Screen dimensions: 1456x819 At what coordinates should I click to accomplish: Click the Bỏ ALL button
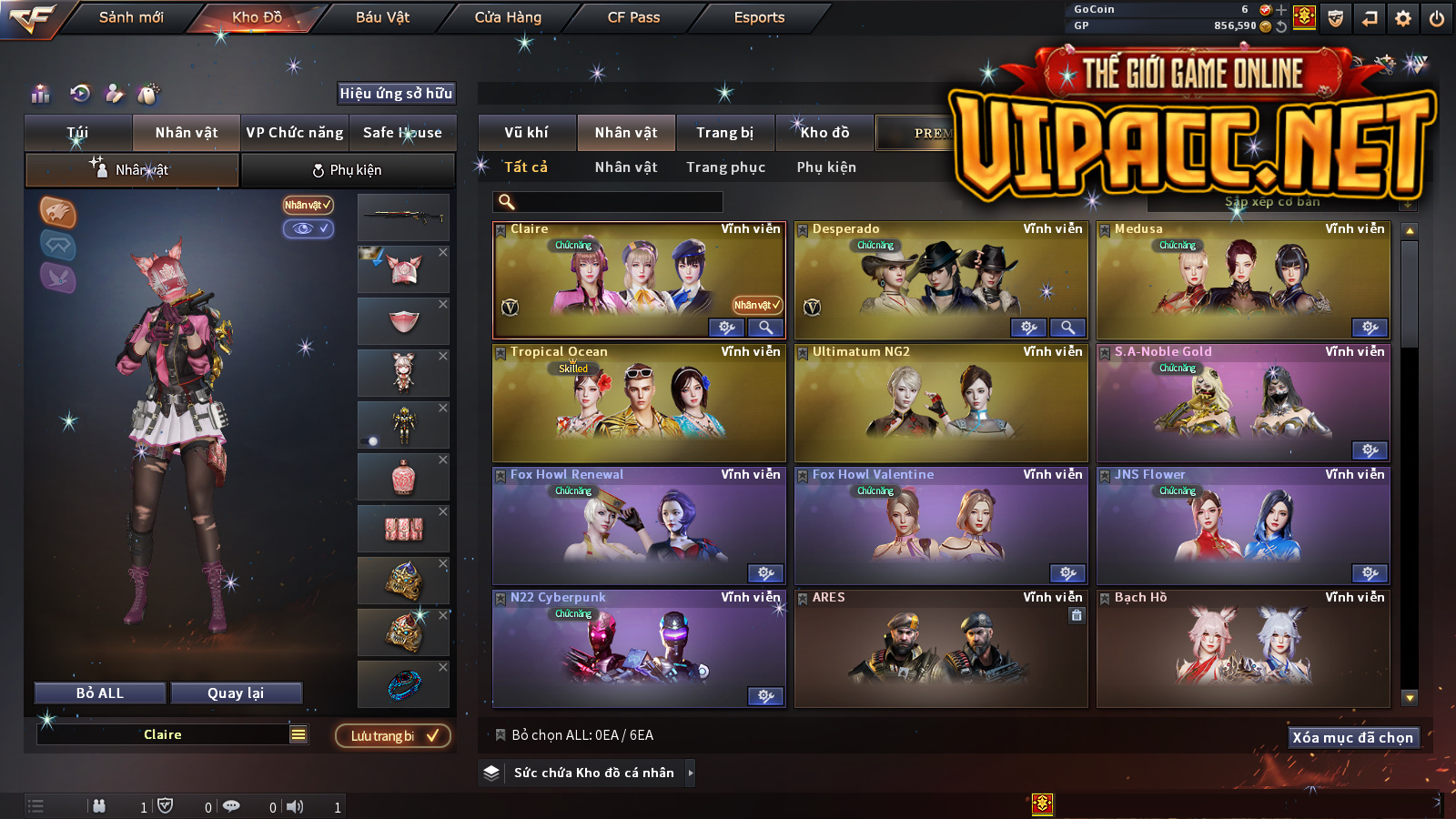pyautogui.click(x=100, y=693)
